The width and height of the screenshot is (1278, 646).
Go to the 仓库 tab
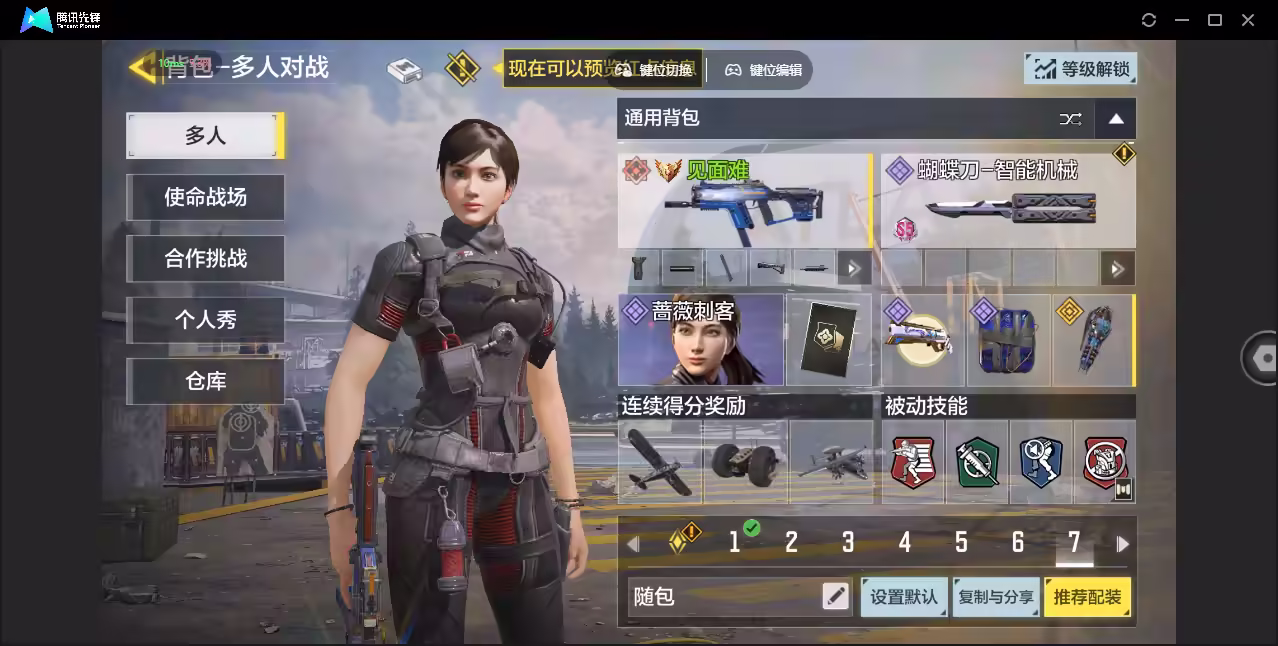(x=205, y=381)
